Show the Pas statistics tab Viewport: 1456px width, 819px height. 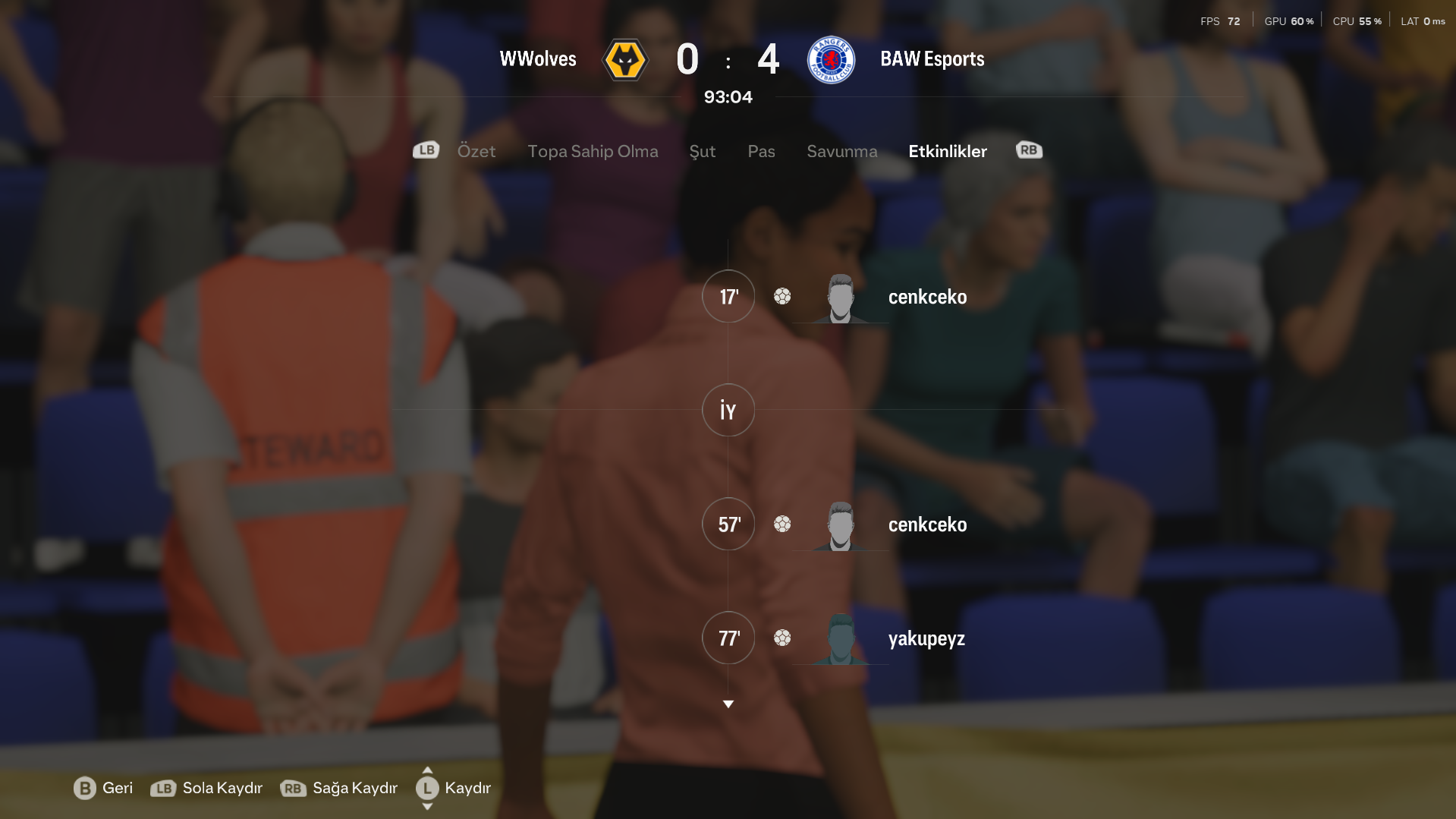[x=761, y=151]
